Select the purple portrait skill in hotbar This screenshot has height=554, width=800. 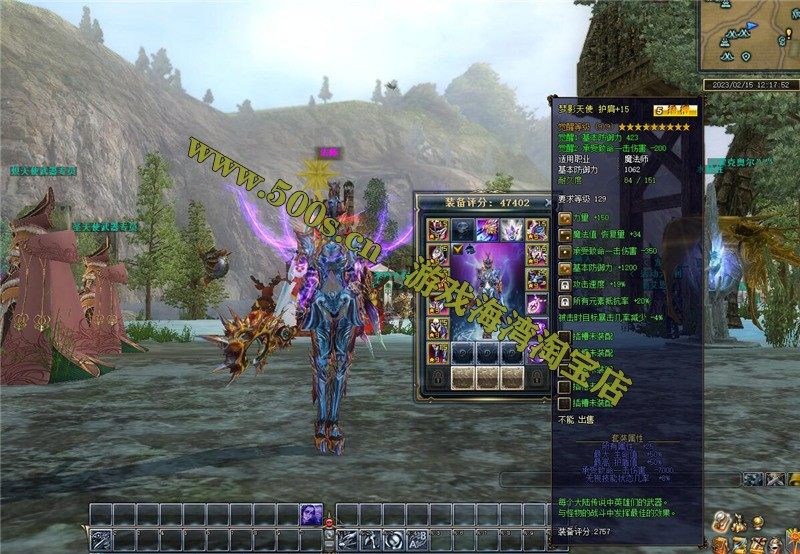(x=311, y=514)
